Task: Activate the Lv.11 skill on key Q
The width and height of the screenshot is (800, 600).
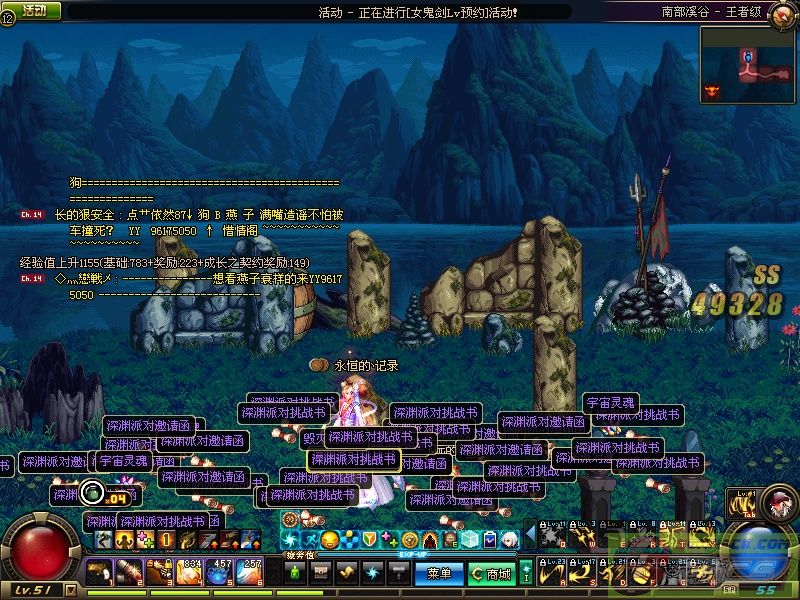Action: coord(551,536)
